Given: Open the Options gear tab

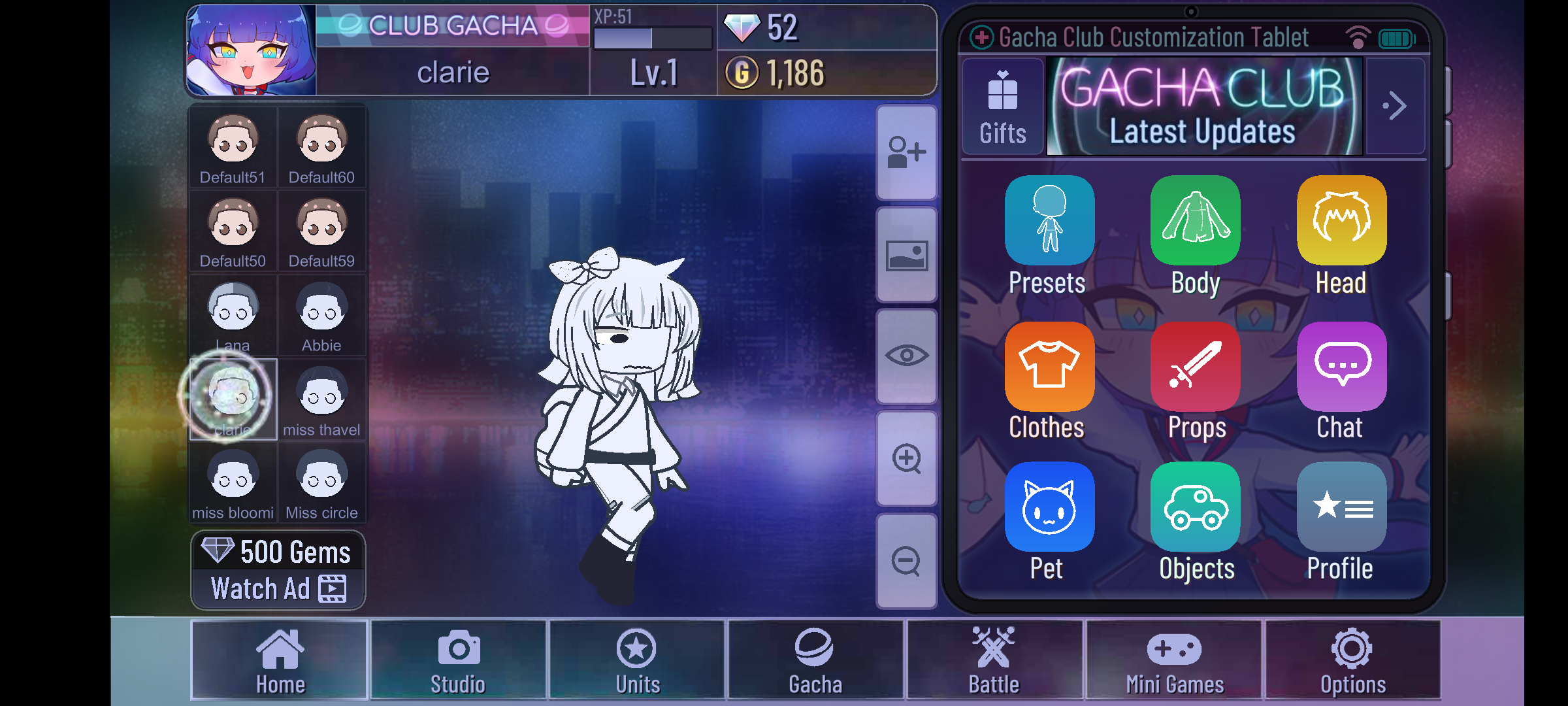Looking at the screenshot, I should (x=1352, y=660).
